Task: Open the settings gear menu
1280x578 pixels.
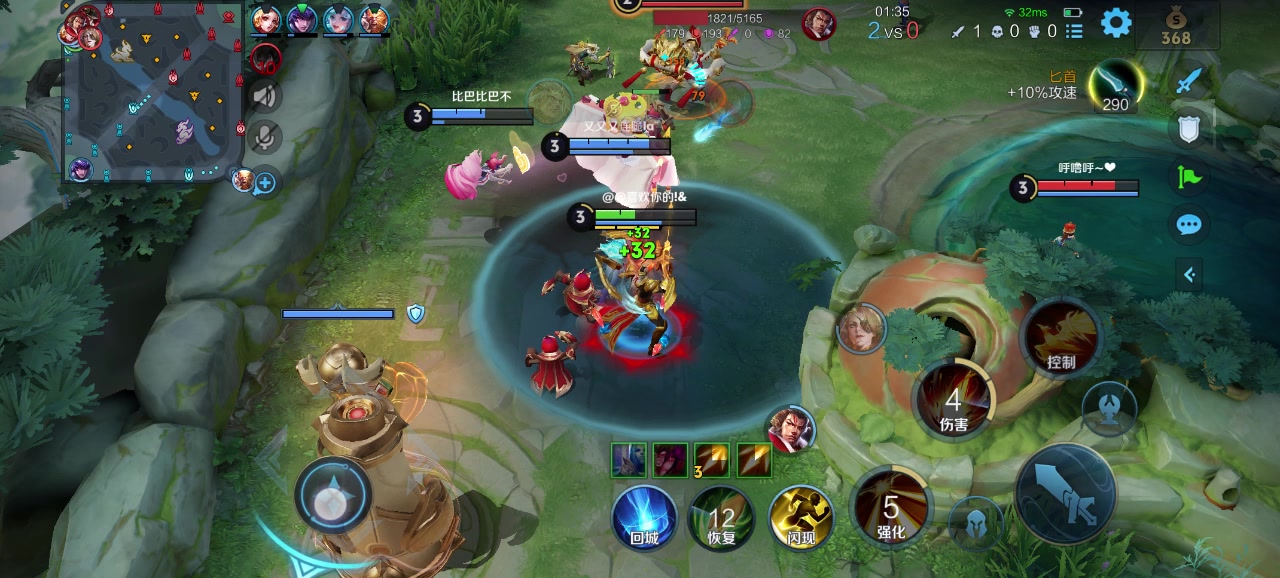Action: click(x=1116, y=23)
